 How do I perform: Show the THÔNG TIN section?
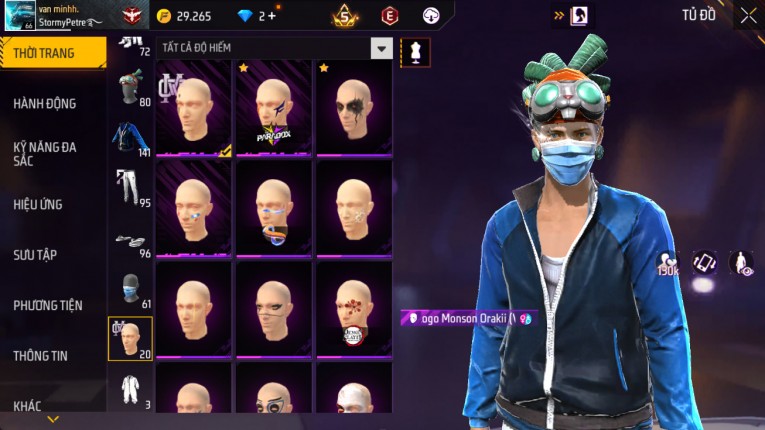[x=41, y=355]
